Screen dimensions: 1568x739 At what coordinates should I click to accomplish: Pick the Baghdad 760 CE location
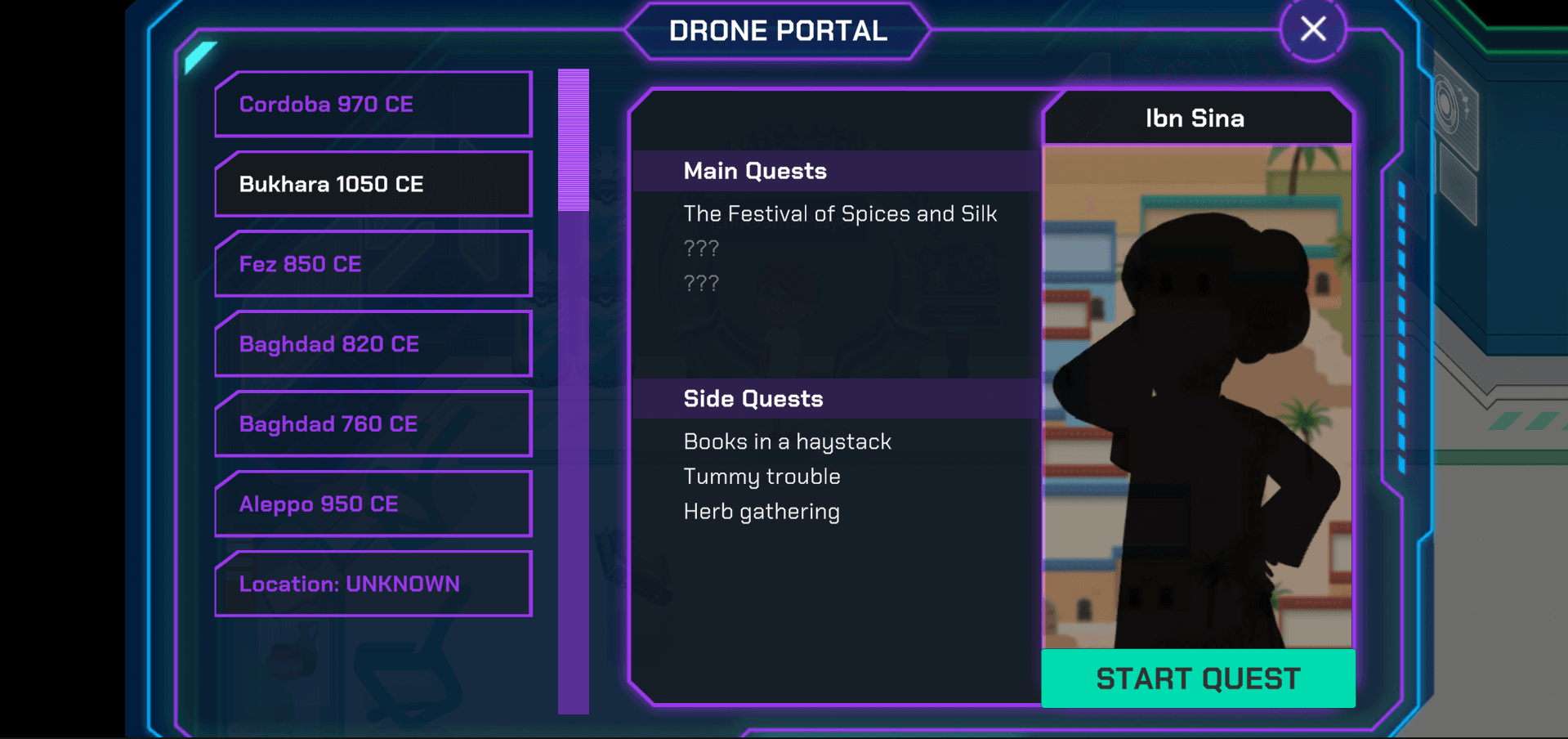tap(373, 424)
